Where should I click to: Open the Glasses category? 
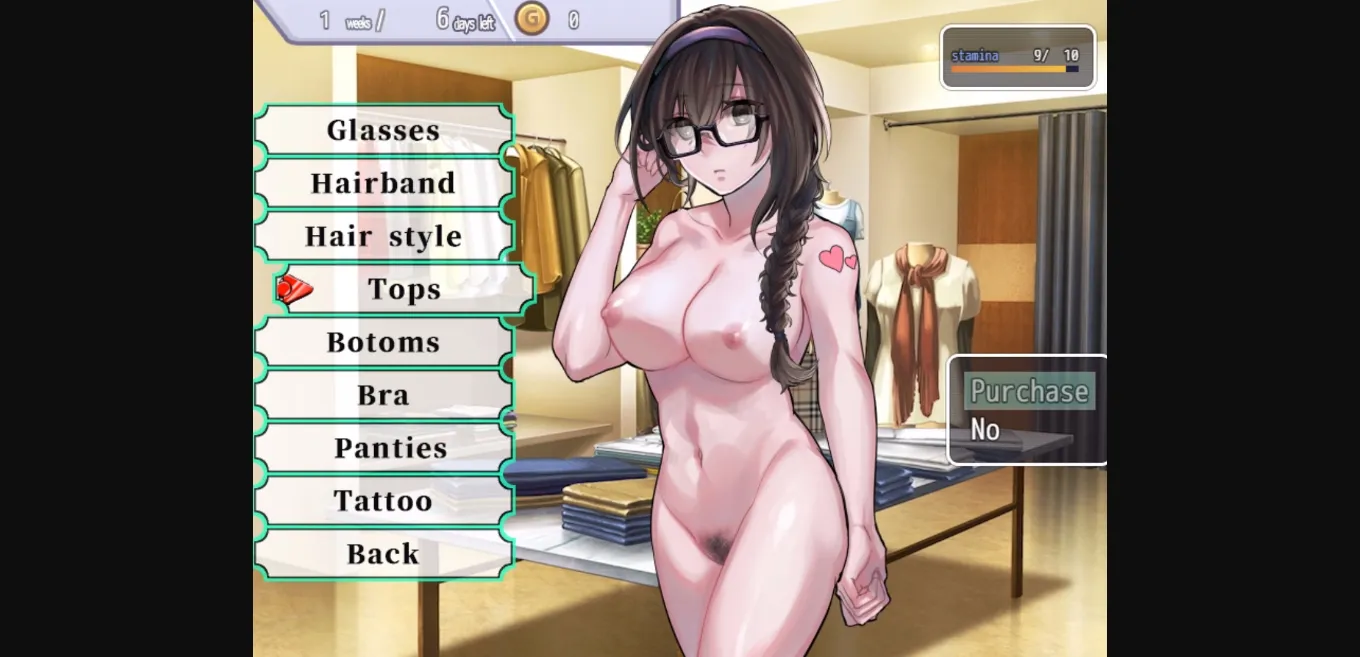coord(384,130)
